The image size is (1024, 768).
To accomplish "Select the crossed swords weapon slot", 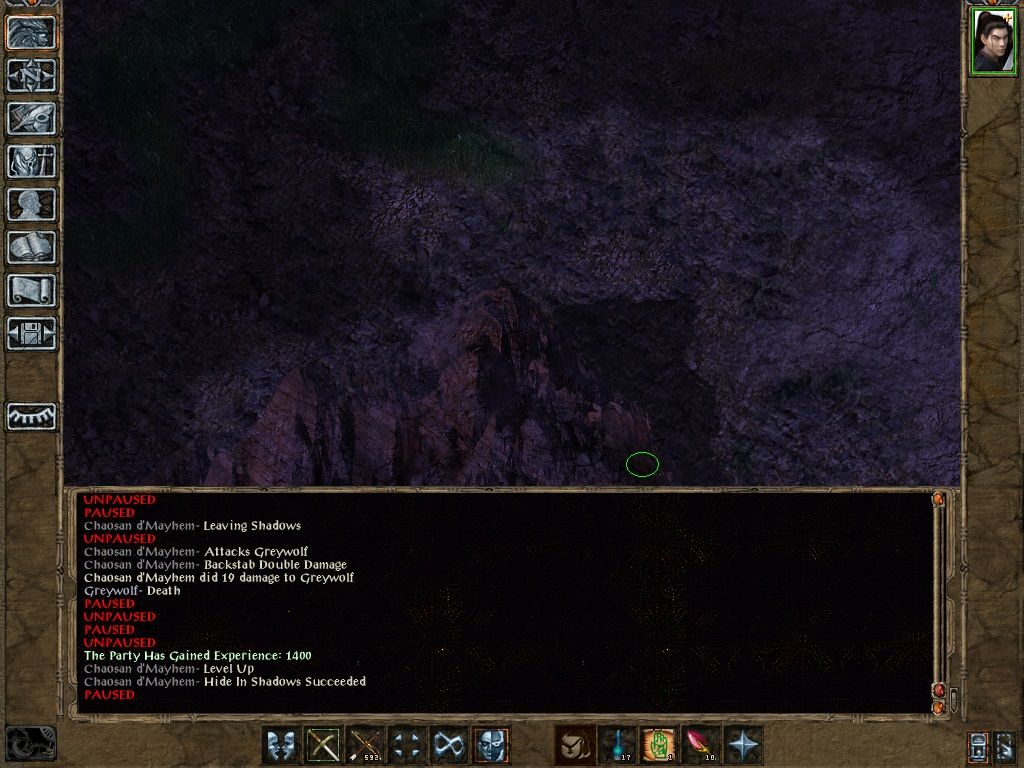I will [324, 745].
